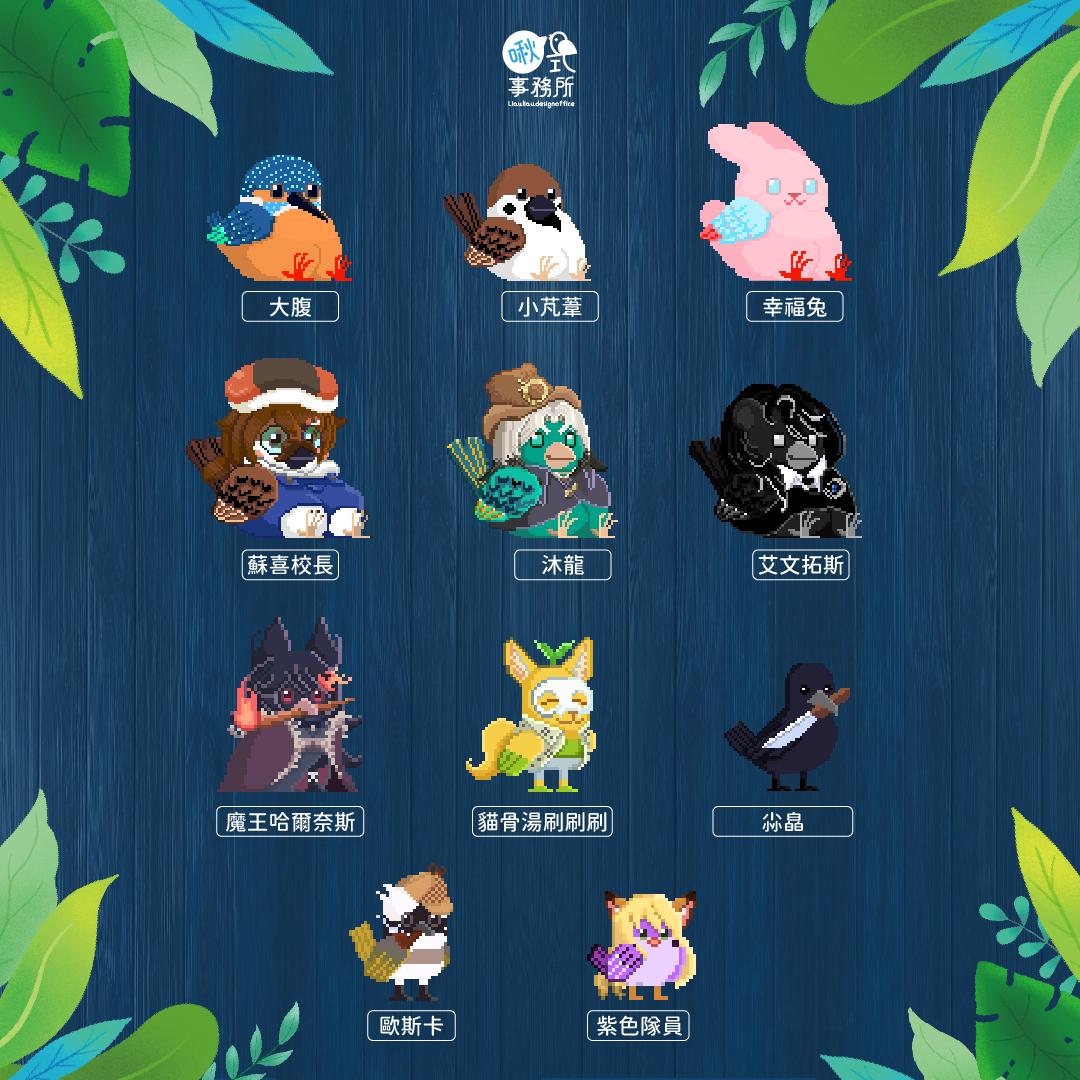The height and width of the screenshot is (1080, 1080).
Task: Open the 啾式事務所 logo at top
Action: (540, 68)
